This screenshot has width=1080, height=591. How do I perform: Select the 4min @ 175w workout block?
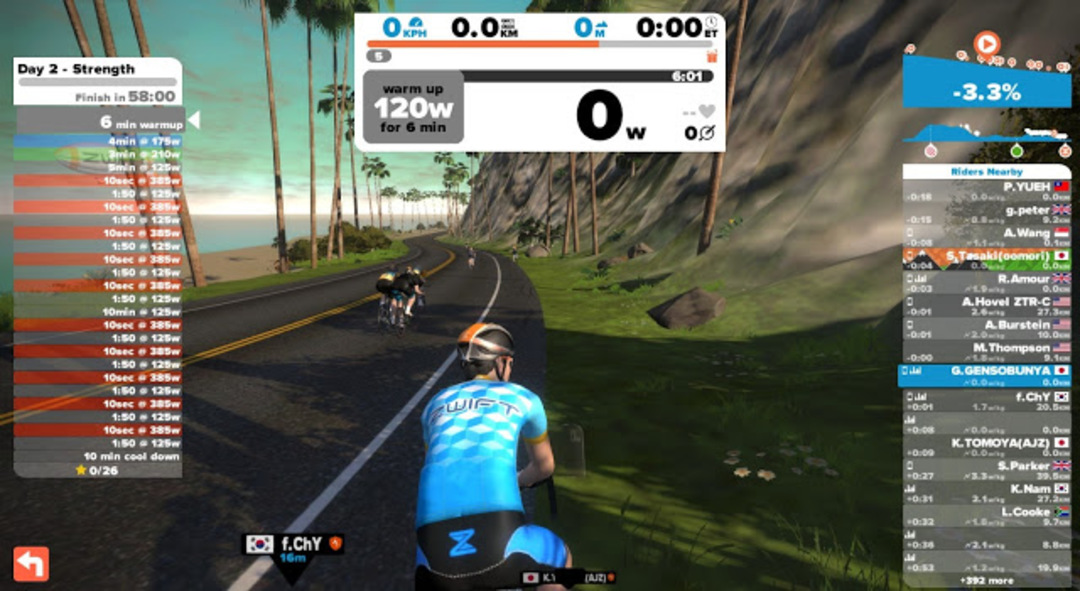(99, 142)
